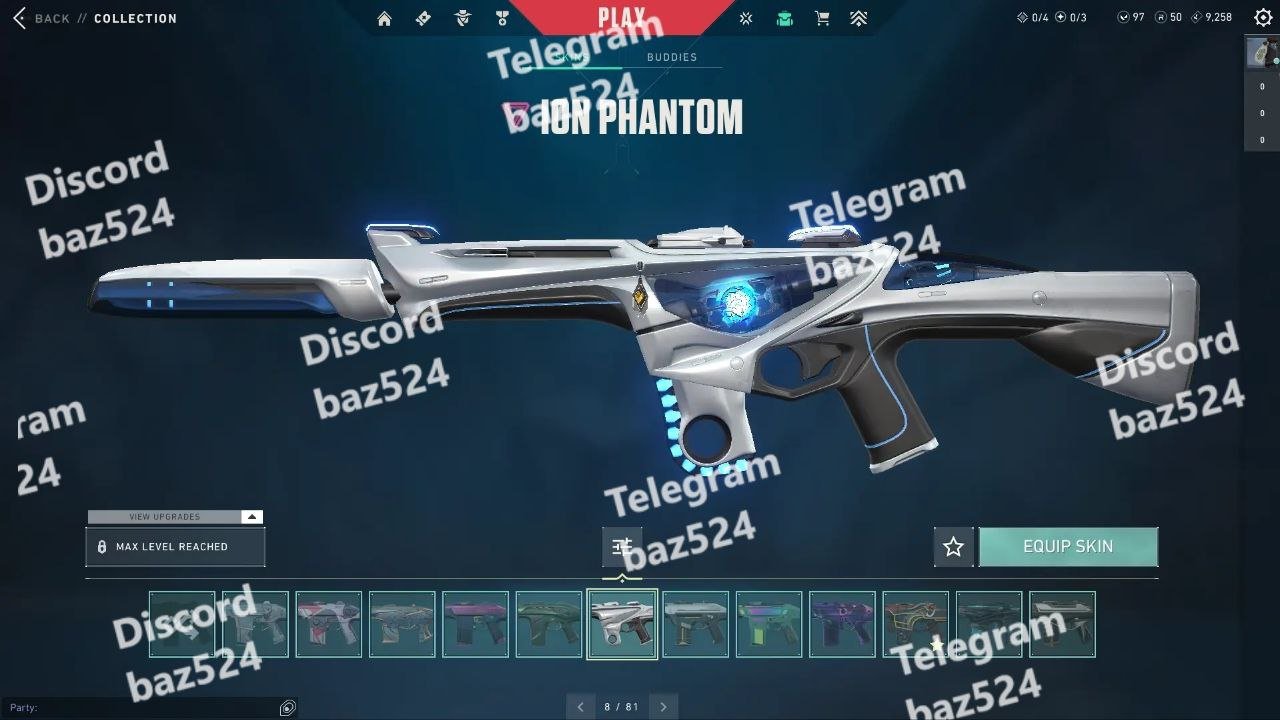This screenshot has width=1280, height=720.
Task: Open the Store shopping cart icon
Action: (x=822, y=18)
